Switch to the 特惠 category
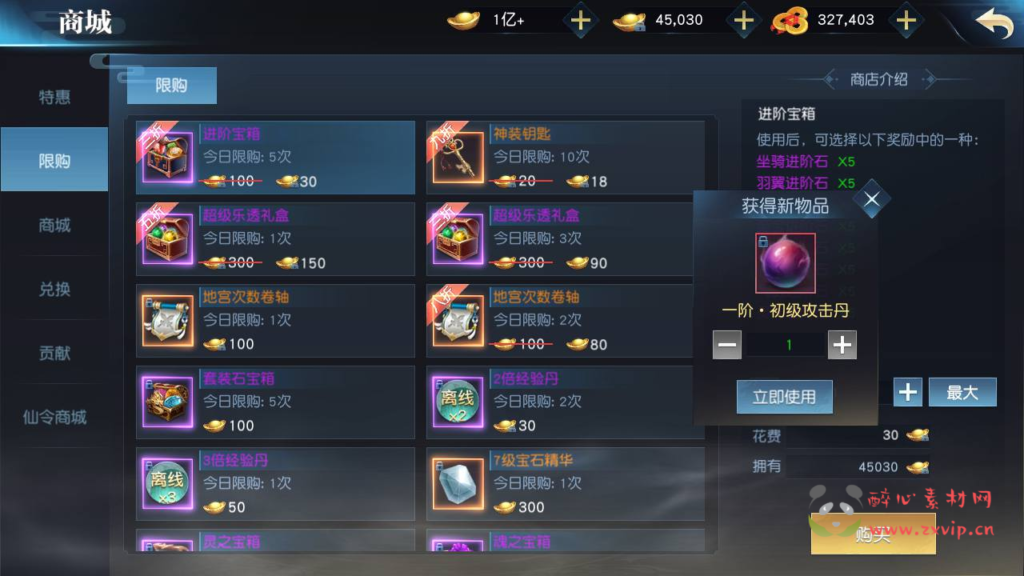Screen dimensions: 1024x576 pyautogui.click(x=54, y=97)
